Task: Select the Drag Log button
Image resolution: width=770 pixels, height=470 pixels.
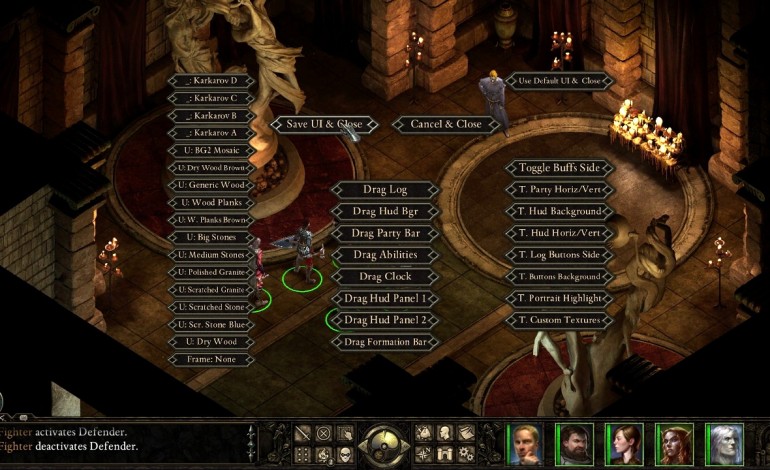Action: (x=384, y=189)
